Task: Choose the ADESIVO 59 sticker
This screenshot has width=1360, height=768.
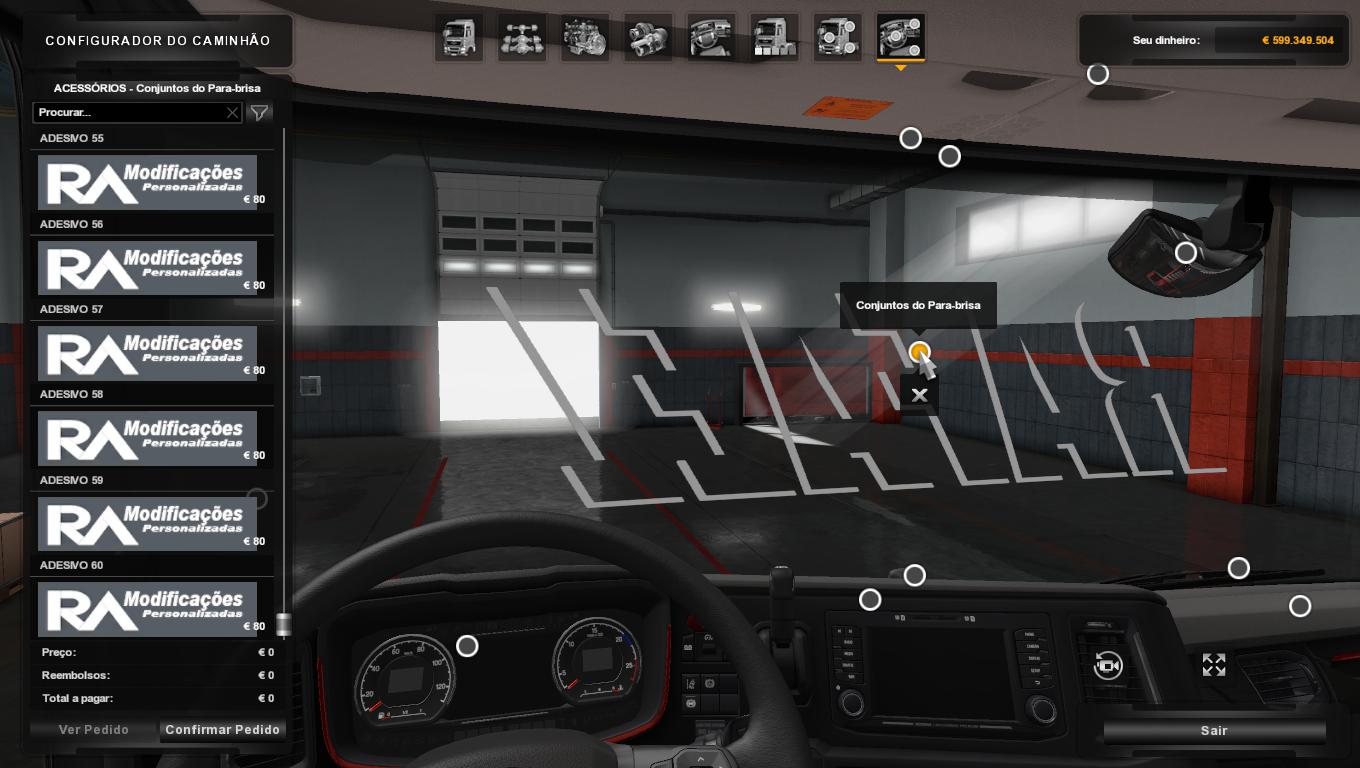Action: click(147, 523)
